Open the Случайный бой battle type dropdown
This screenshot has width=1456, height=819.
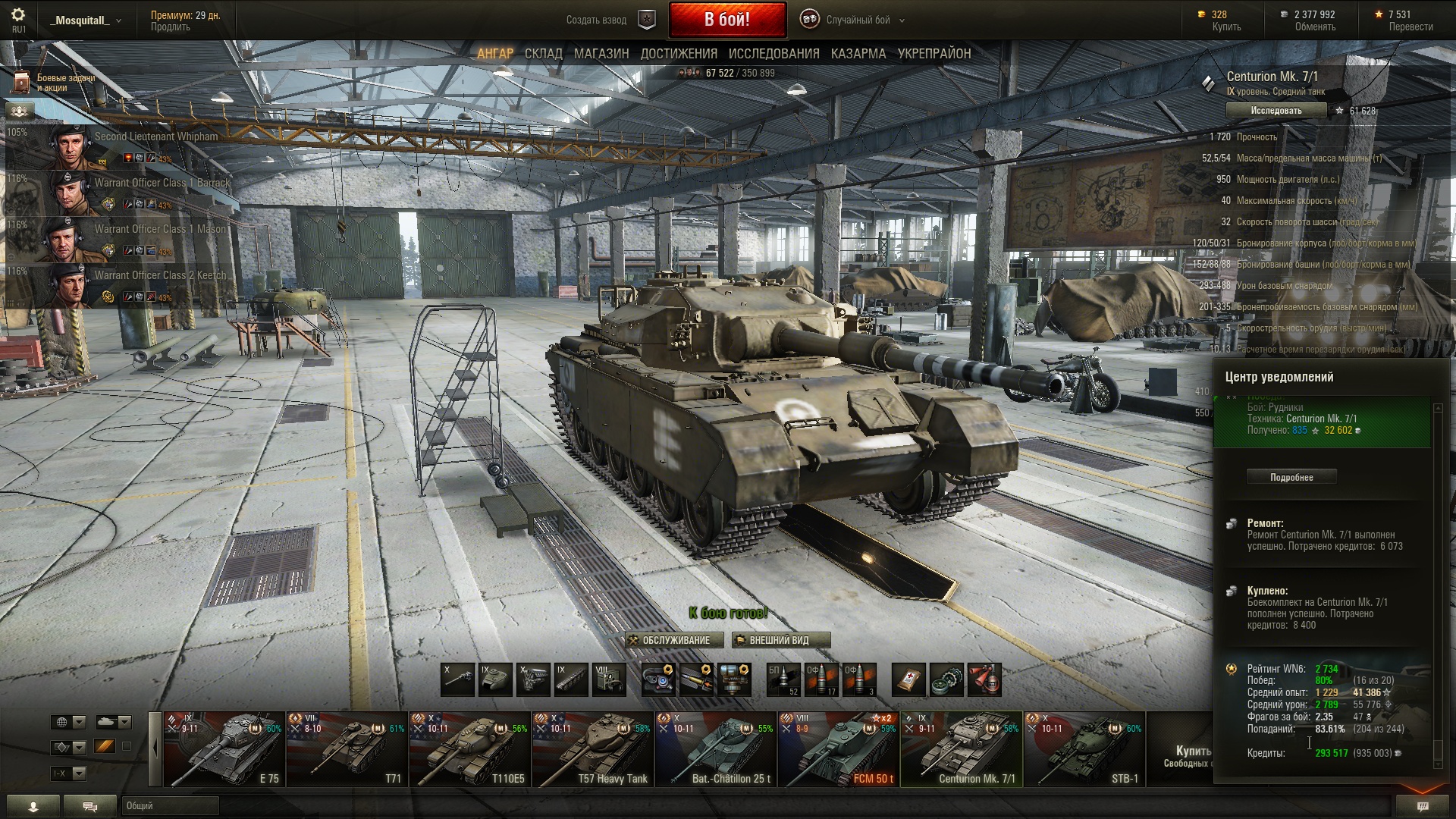pos(857,20)
